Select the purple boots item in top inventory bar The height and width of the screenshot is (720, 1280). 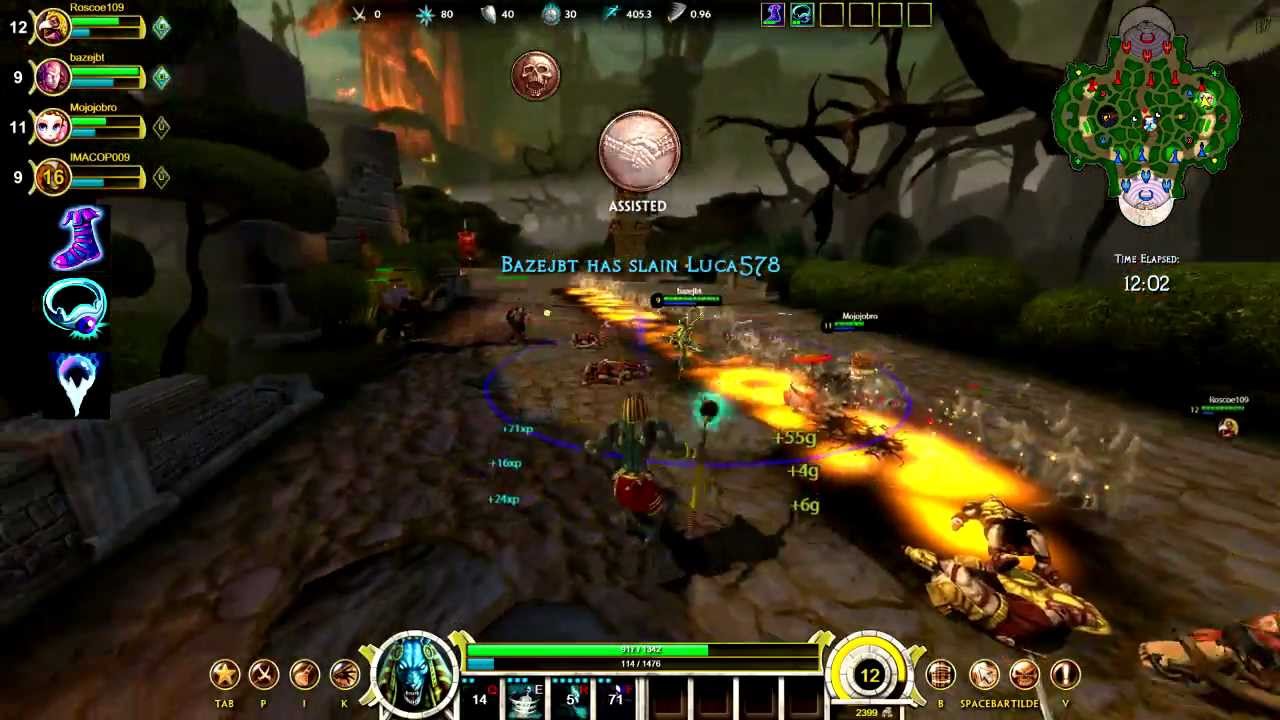click(x=773, y=14)
